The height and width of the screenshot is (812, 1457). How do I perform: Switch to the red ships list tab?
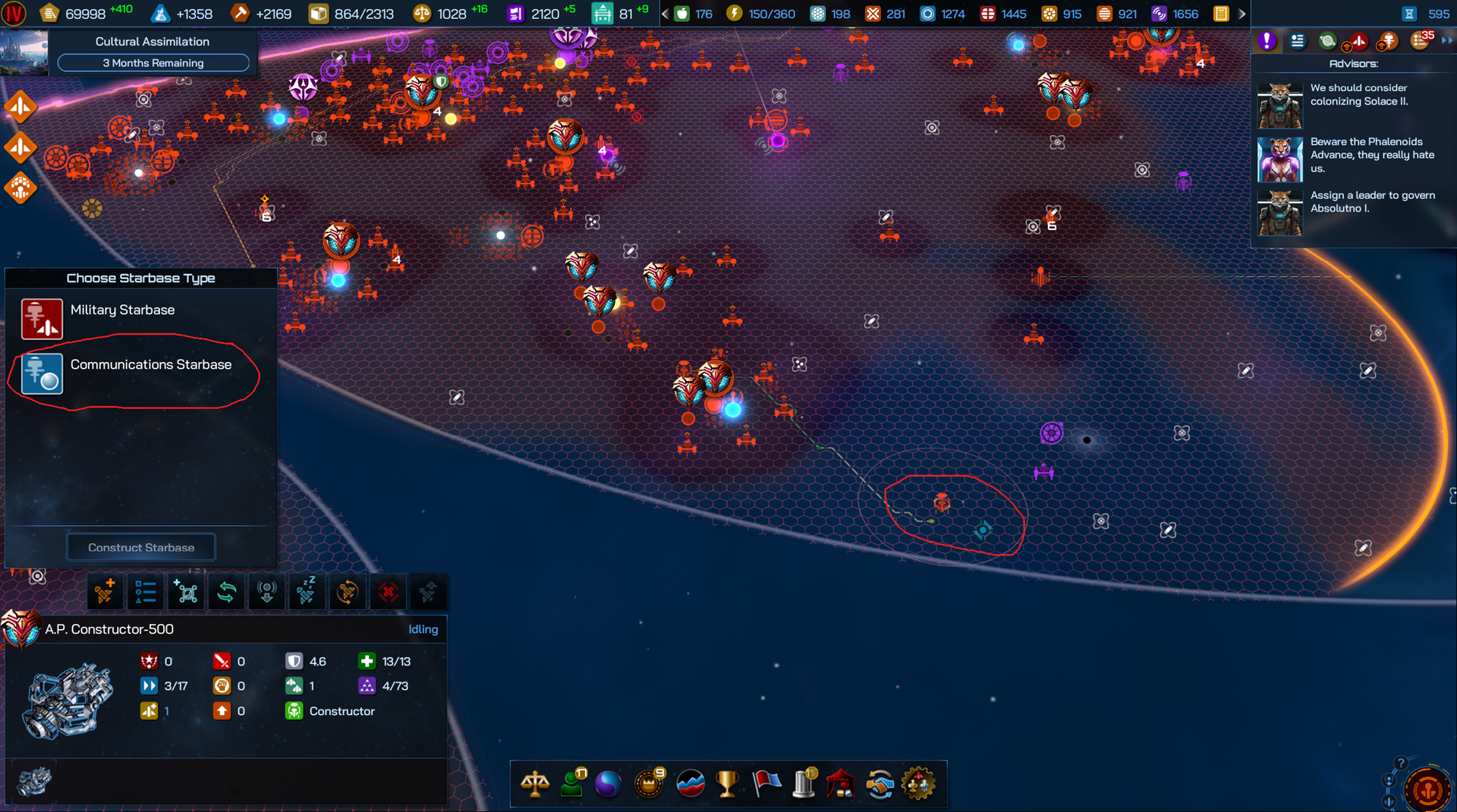pyautogui.click(x=1358, y=41)
